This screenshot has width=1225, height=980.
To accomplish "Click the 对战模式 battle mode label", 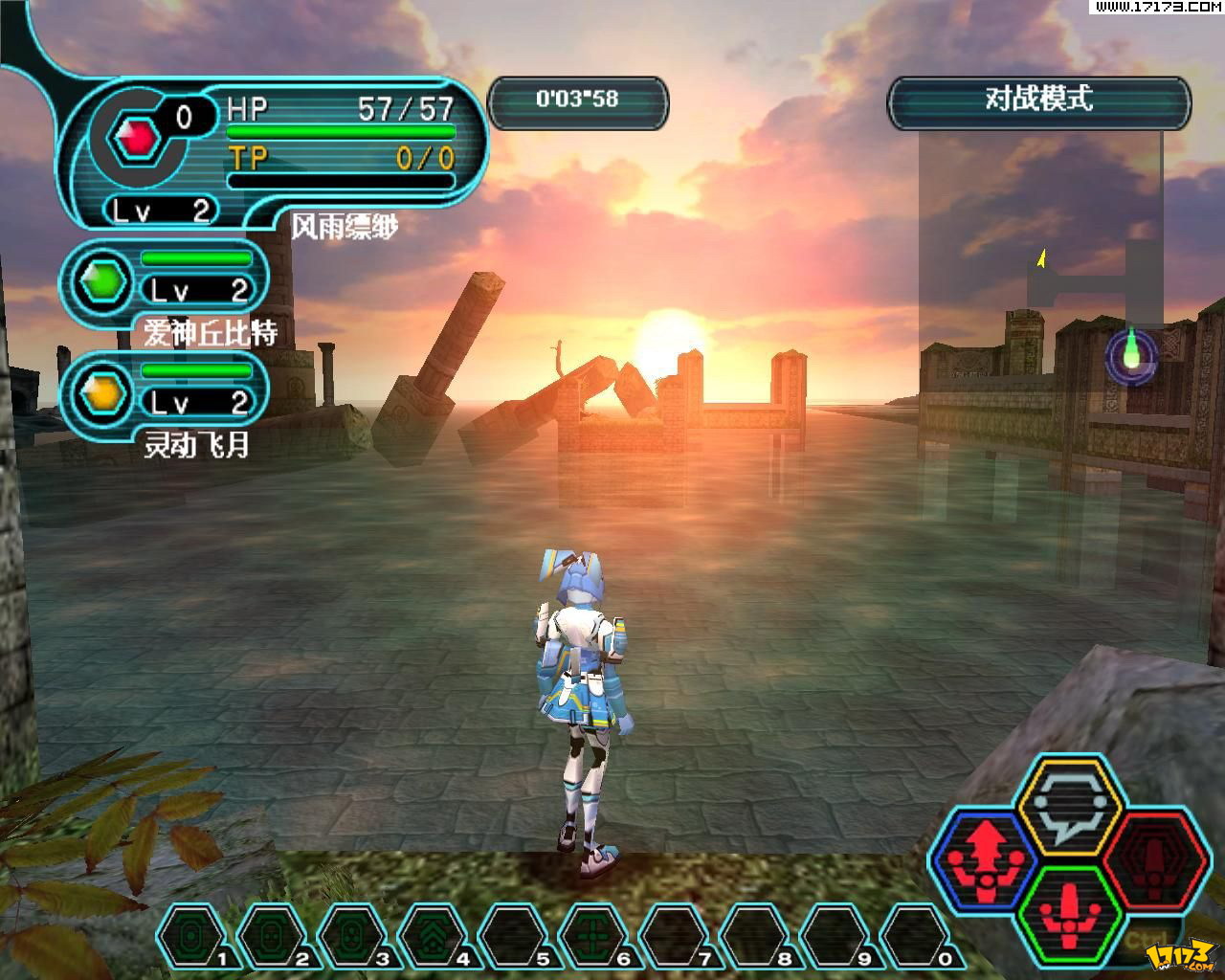I will (1039, 100).
